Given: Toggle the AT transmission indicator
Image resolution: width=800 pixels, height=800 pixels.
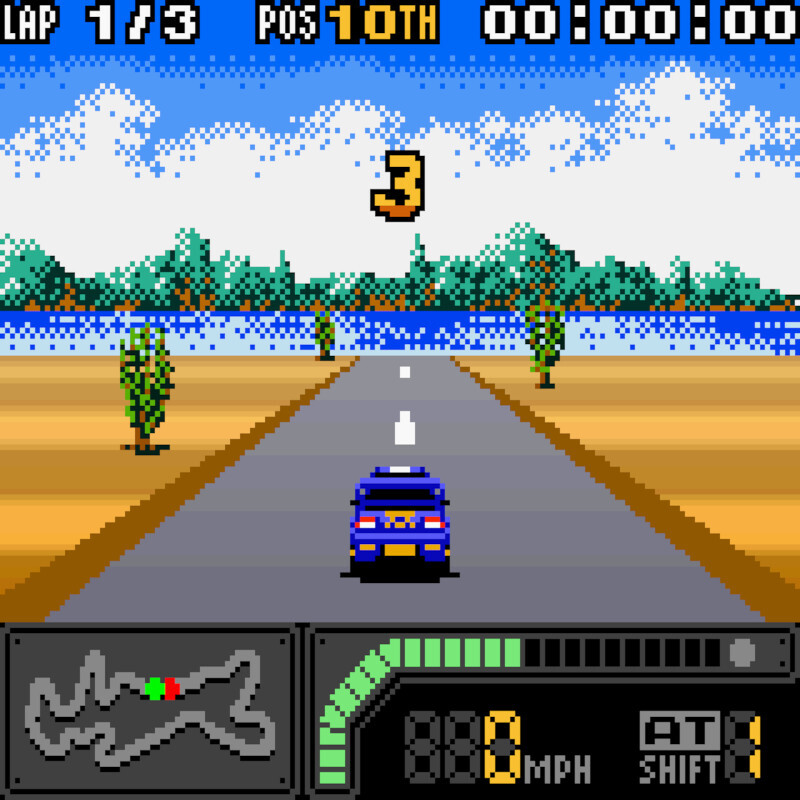Looking at the screenshot, I should tap(679, 733).
